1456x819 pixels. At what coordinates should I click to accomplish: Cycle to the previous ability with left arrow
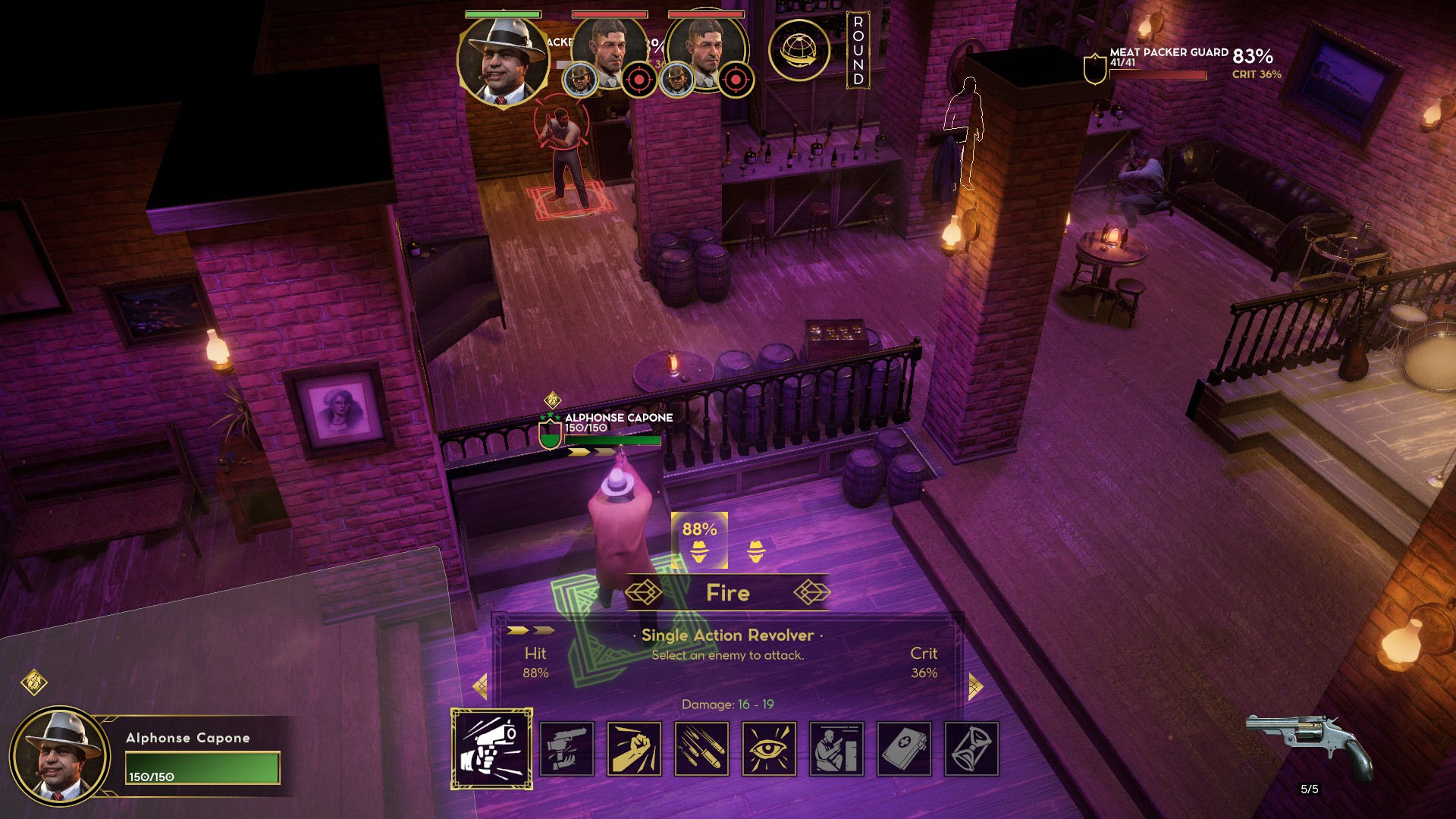480,687
